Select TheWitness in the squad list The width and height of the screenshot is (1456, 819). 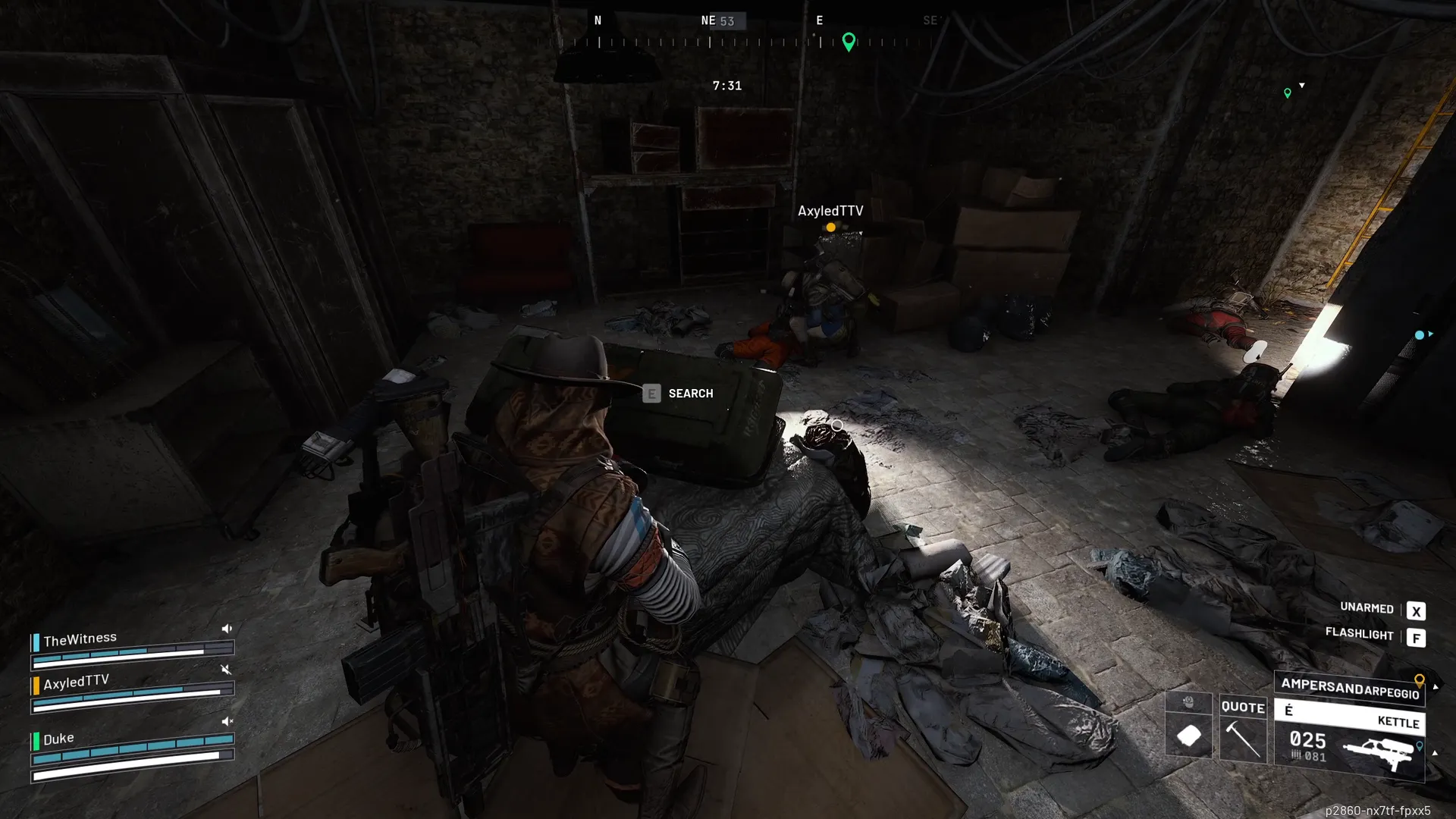[x=80, y=639]
